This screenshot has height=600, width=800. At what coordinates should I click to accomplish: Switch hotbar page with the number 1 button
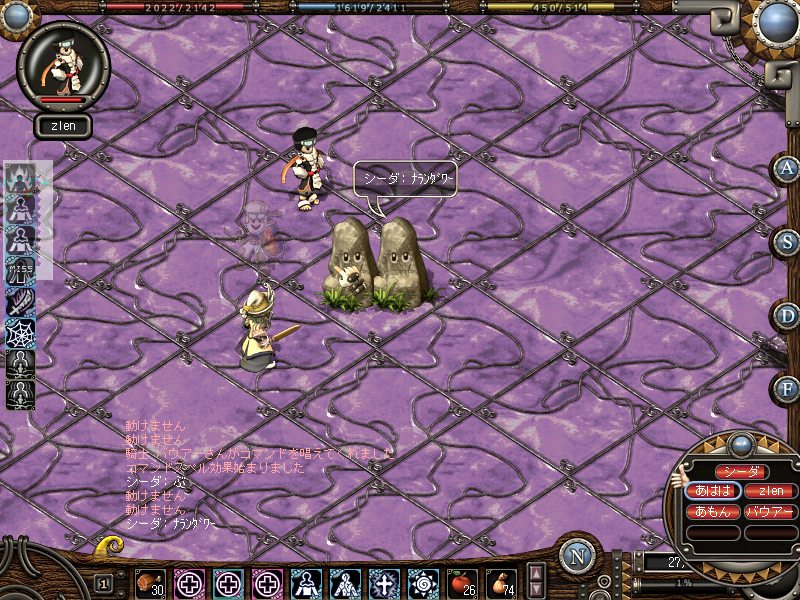pos(104,582)
